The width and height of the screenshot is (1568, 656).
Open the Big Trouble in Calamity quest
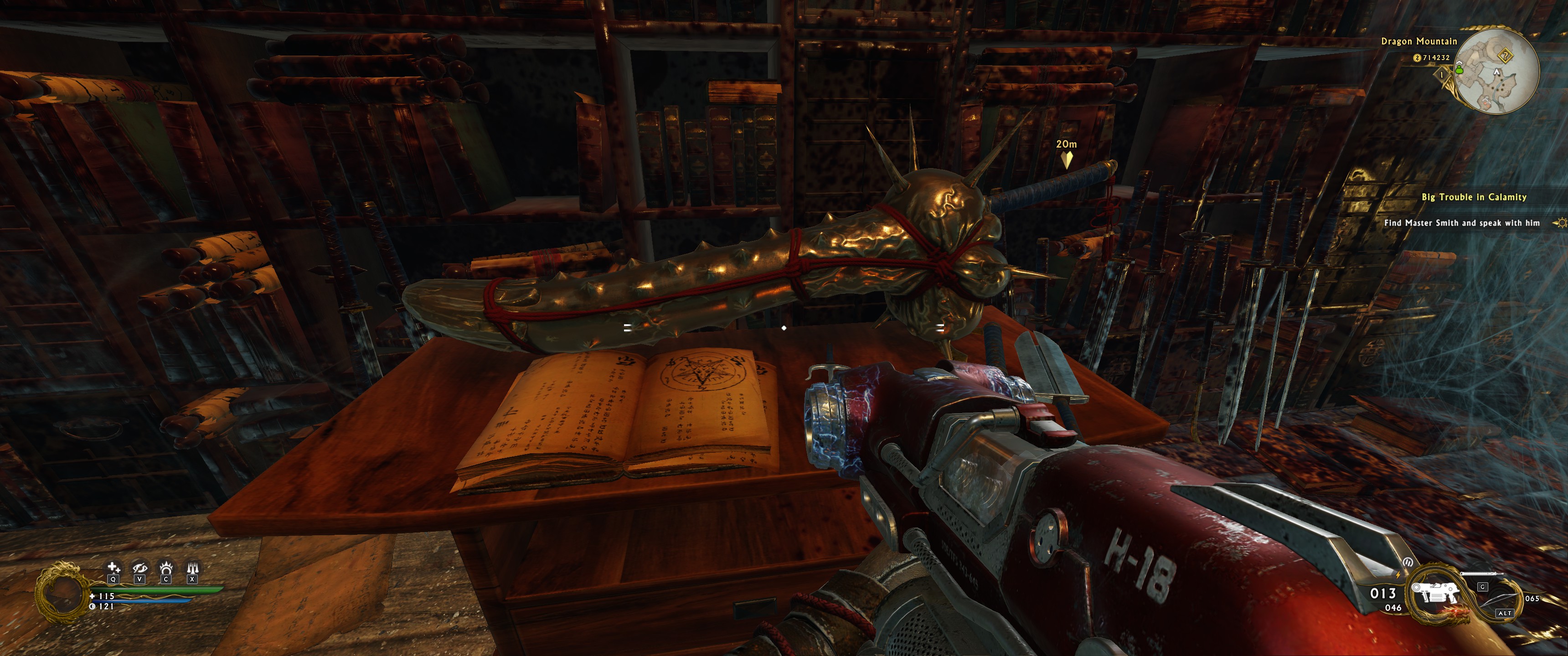1474,197
